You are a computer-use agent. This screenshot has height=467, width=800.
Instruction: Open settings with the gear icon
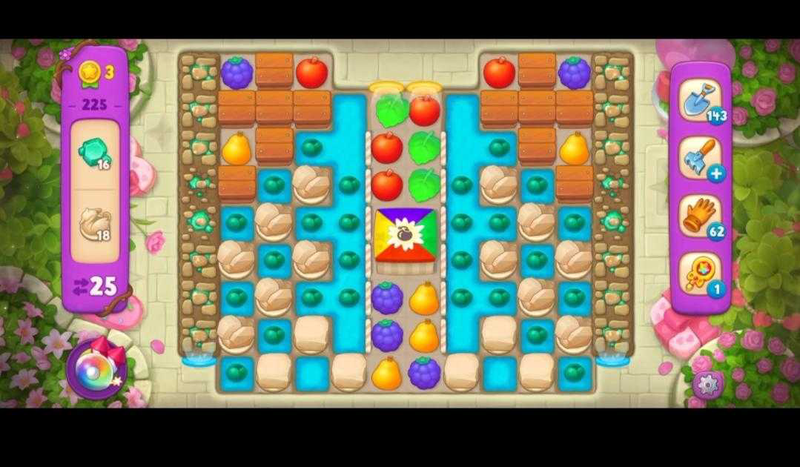(707, 385)
